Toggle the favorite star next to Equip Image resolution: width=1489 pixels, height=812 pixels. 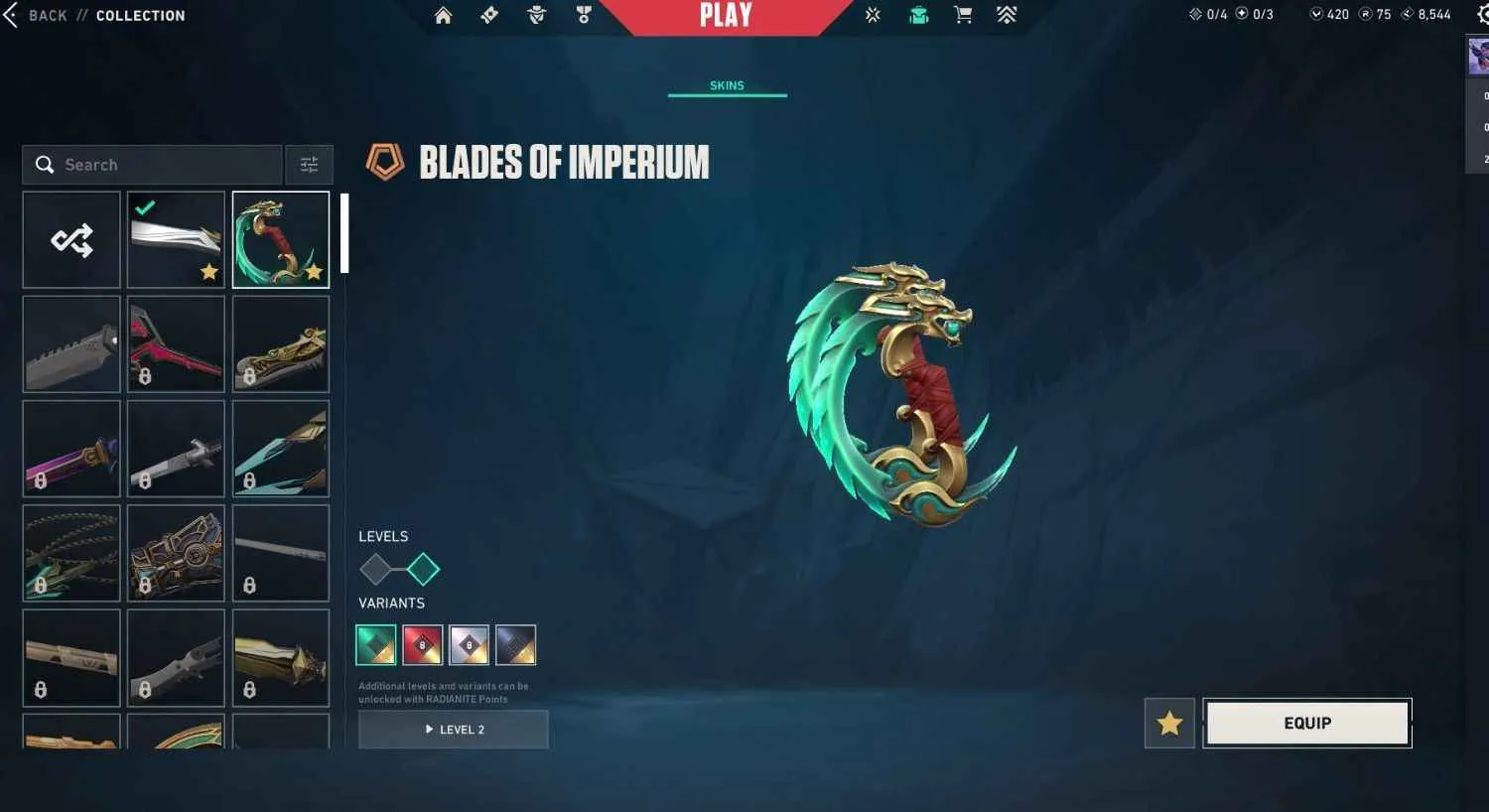tap(1168, 723)
